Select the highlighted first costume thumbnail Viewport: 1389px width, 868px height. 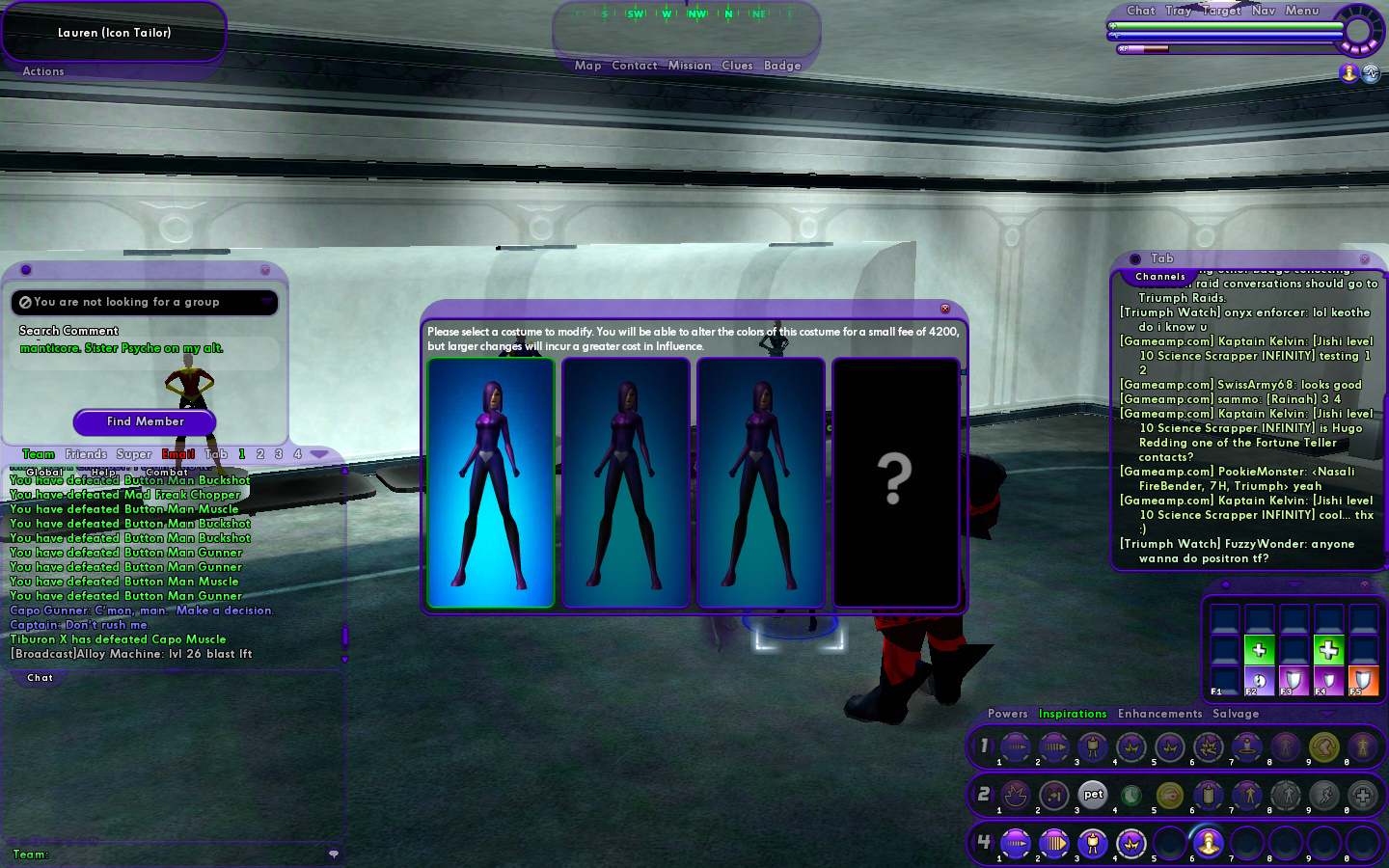click(x=491, y=482)
